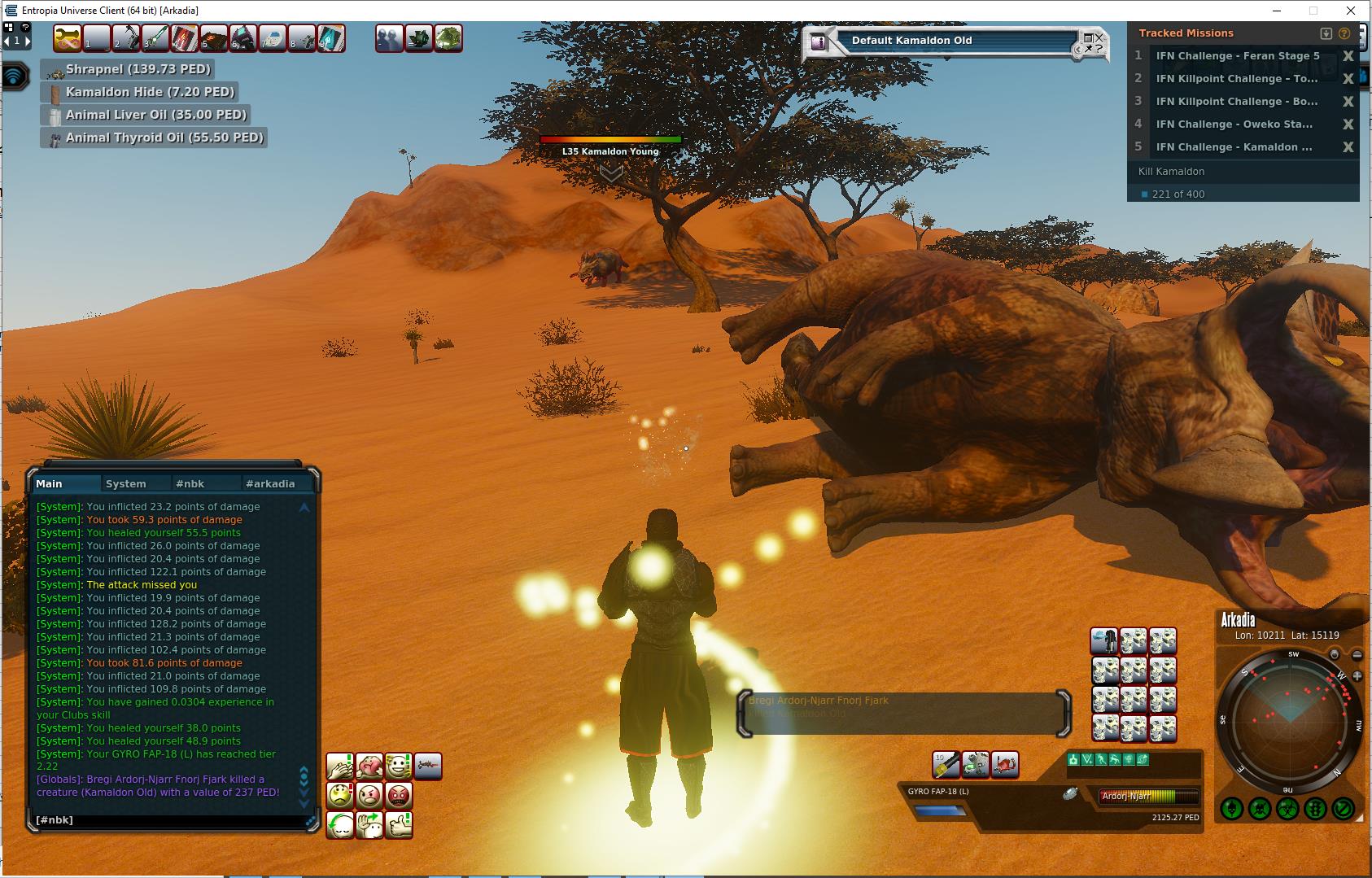The width and height of the screenshot is (1372, 878).
Task: Open the two-person silhouette action icon
Action: click(x=389, y=38)
